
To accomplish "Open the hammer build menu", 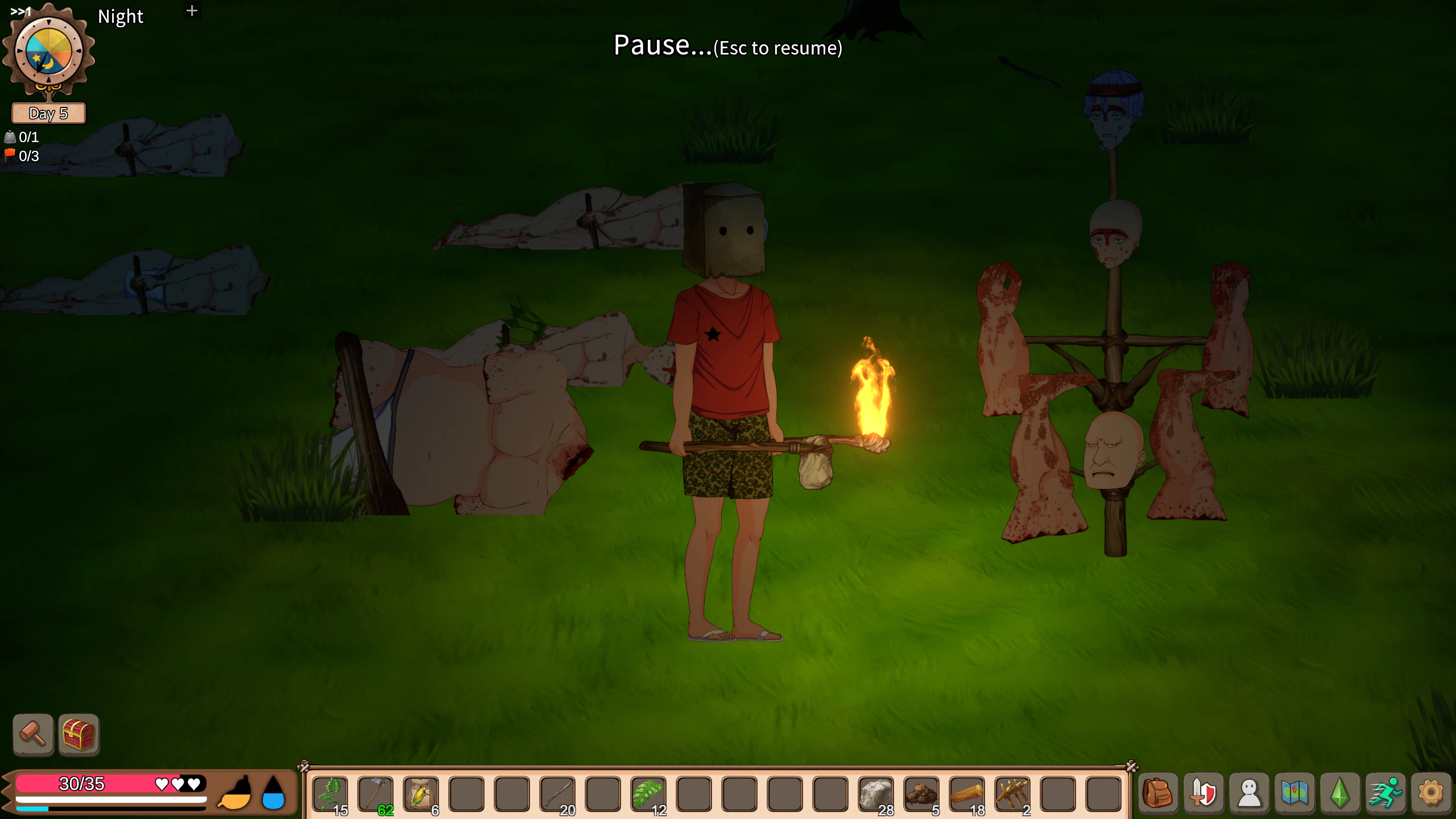I will pos(33,734).
